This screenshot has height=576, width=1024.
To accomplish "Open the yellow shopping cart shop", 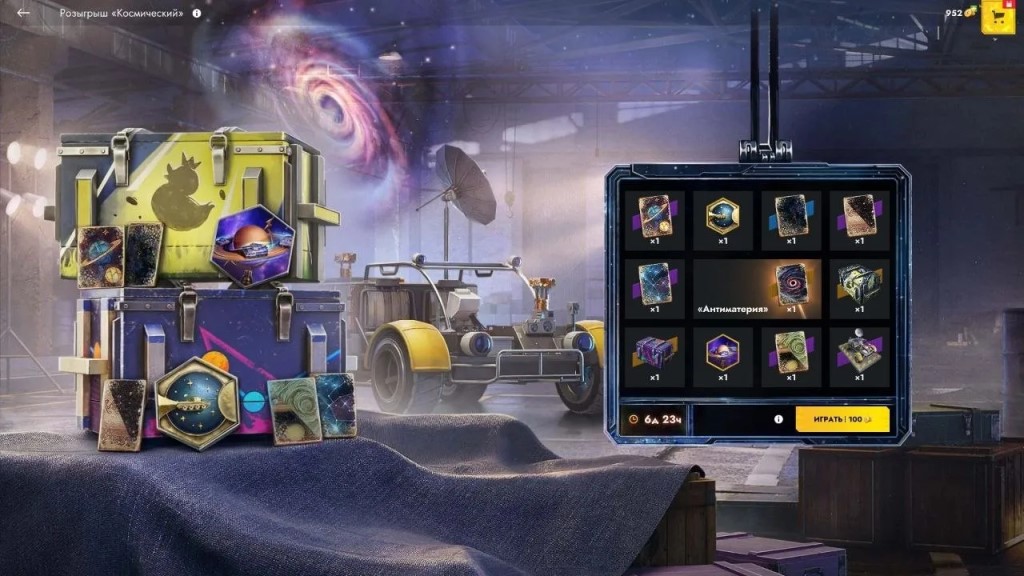I will [997, 17].
